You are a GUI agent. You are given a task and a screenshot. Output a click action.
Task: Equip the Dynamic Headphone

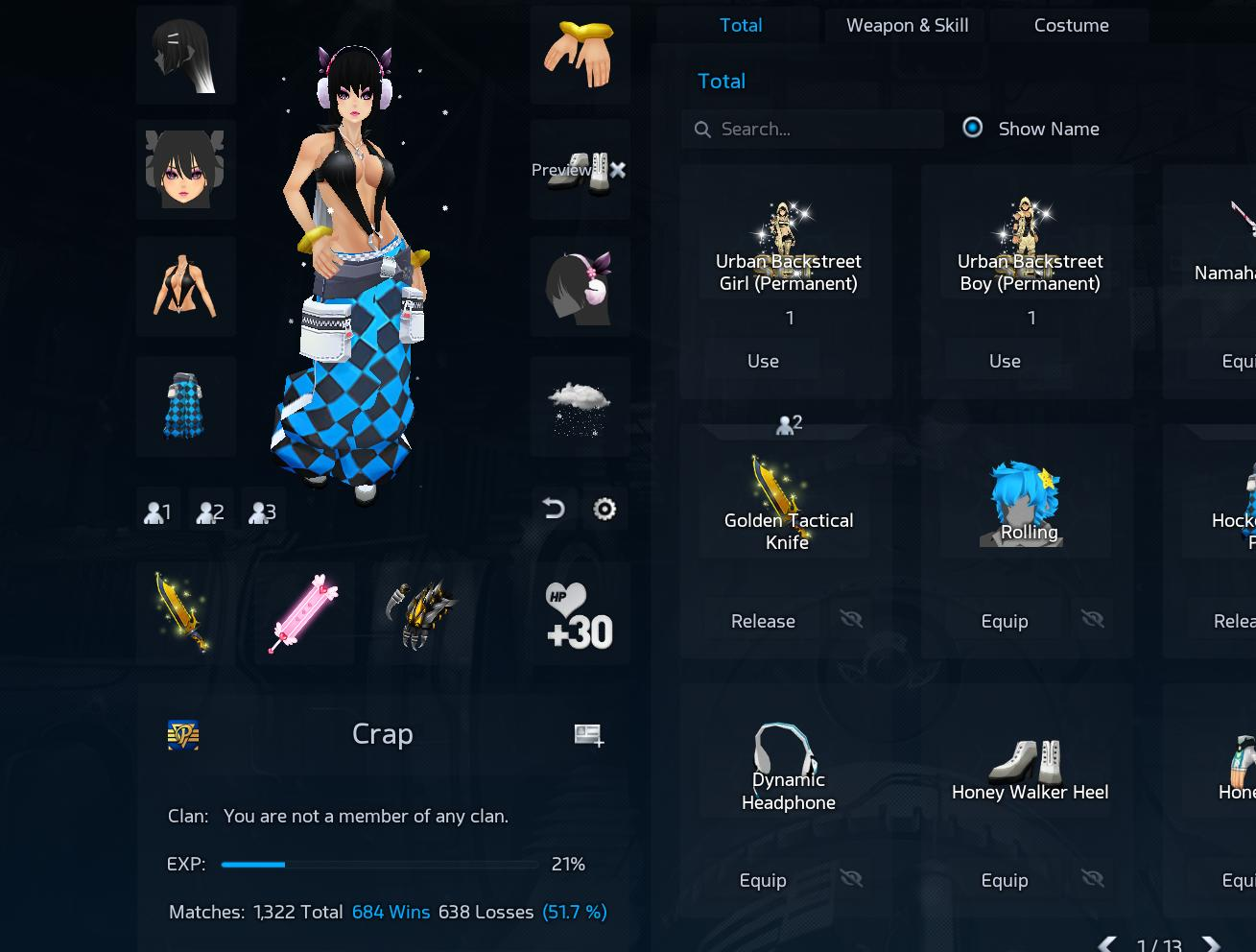[763, 881]
